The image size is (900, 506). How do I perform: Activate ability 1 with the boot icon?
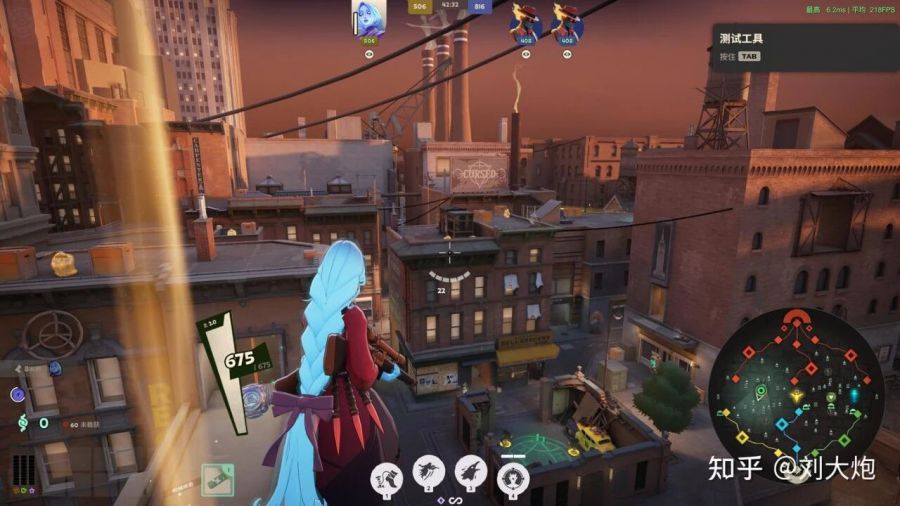pos(387,474)
